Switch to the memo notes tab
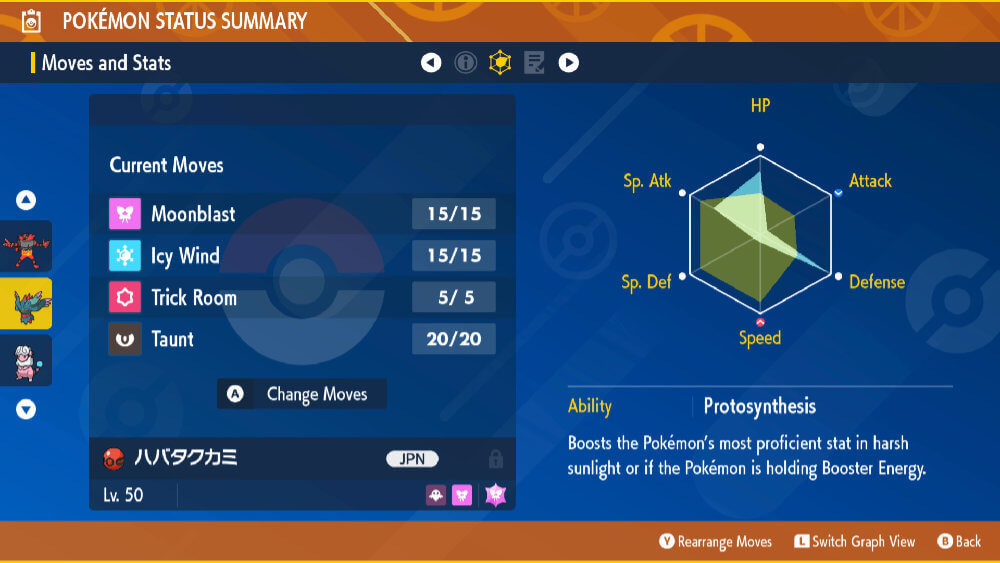This screenshot has height=563, width=1000. pyautogui.click(x=534, y=63)
